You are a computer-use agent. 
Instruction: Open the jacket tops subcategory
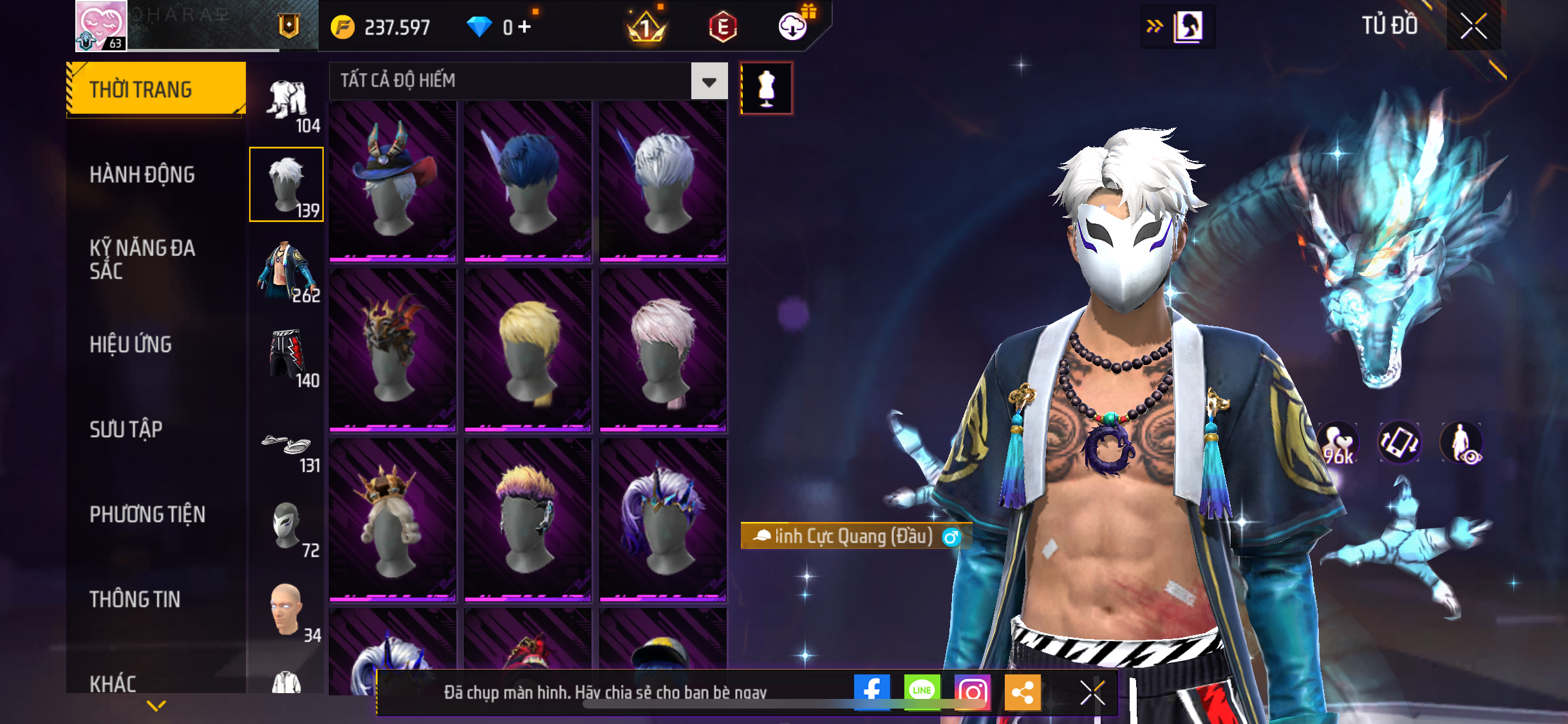(x=286, y=270)
